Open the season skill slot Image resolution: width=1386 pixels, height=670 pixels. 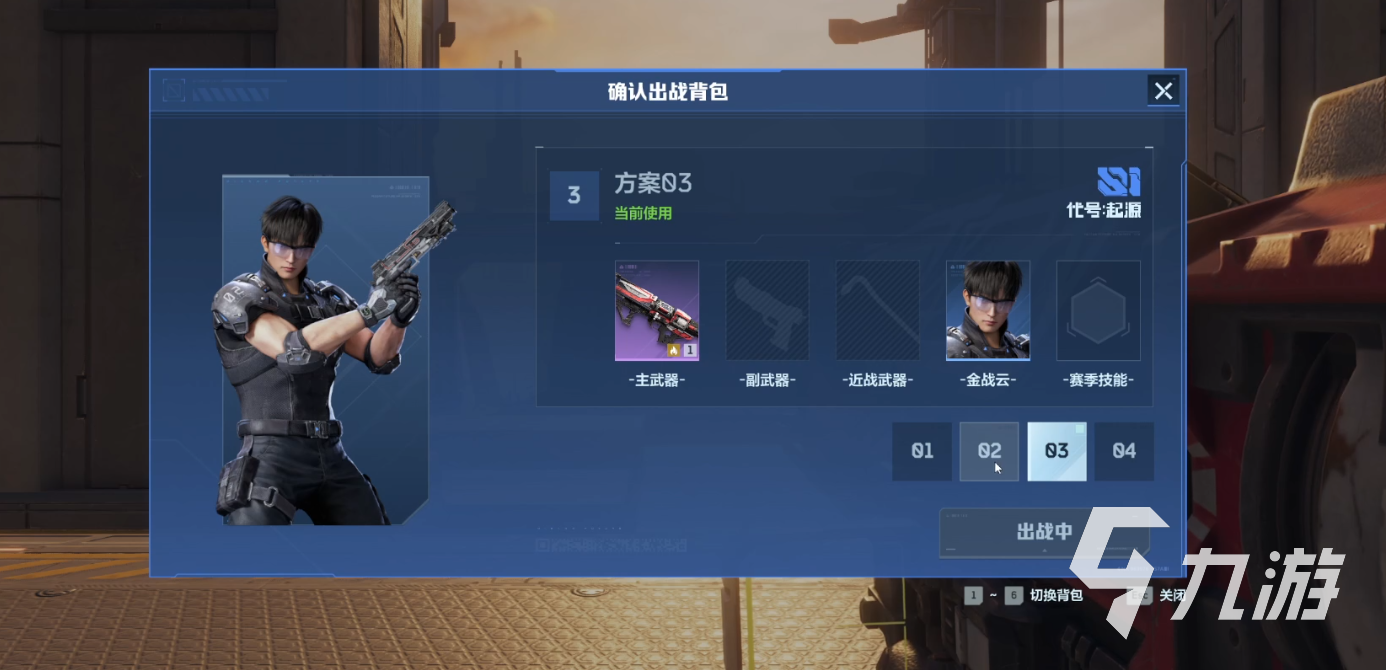coord(1098,311)
